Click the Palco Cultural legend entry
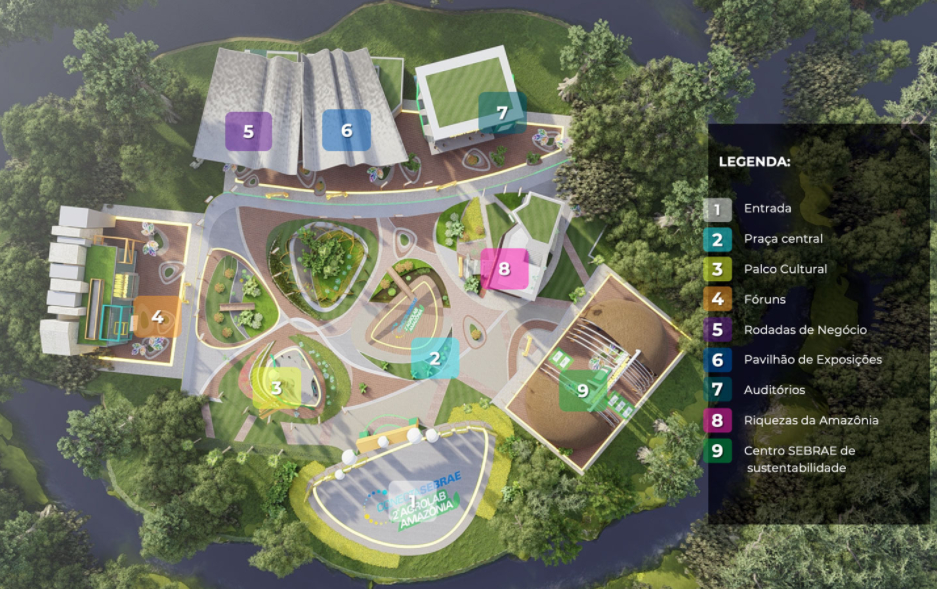The height and width of the screenshot is (589, 937). click(x=785, y=269)
